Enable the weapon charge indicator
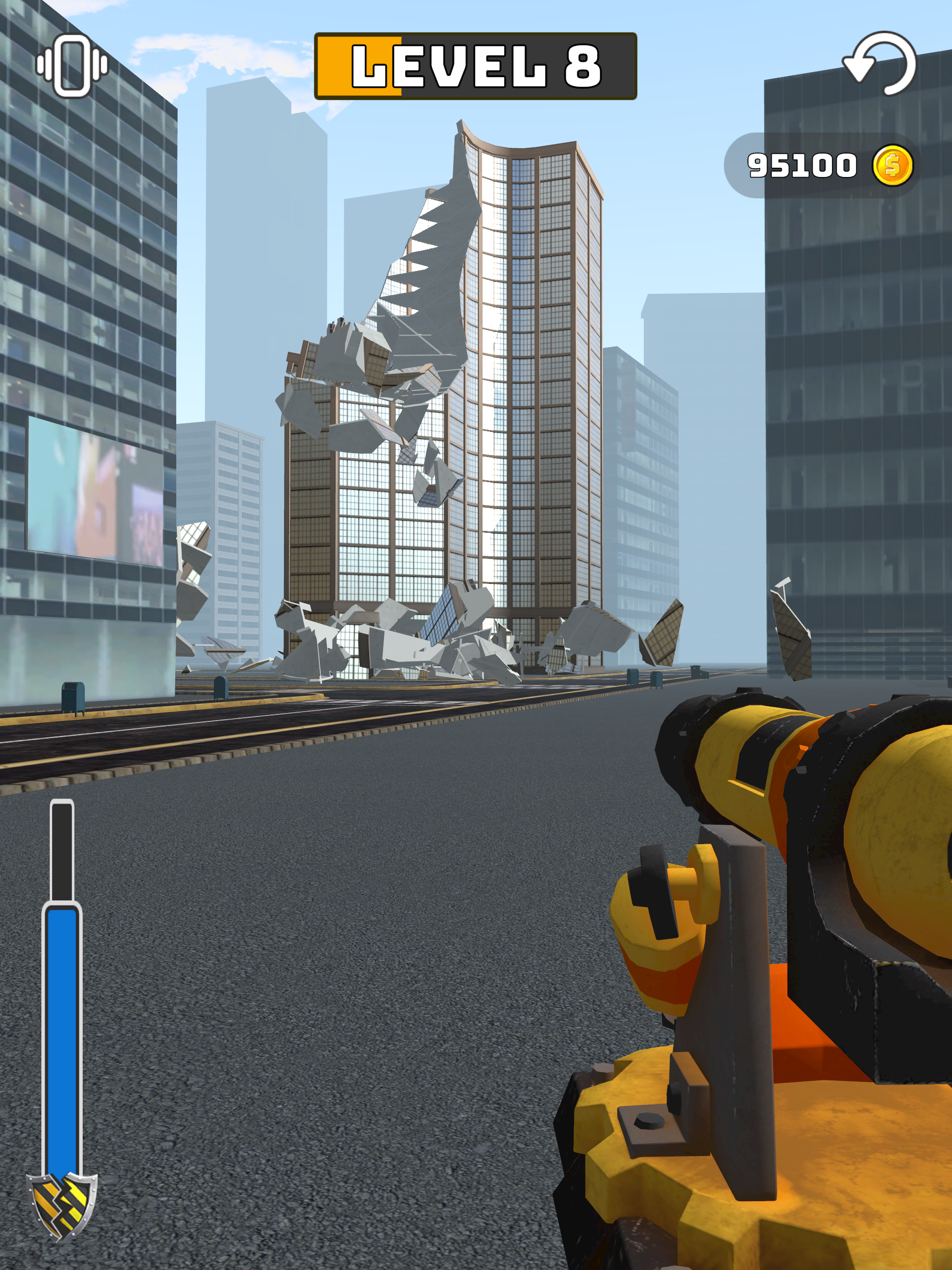The height and width of the screenshot is (1270, 952). [x=61, y=1005]
